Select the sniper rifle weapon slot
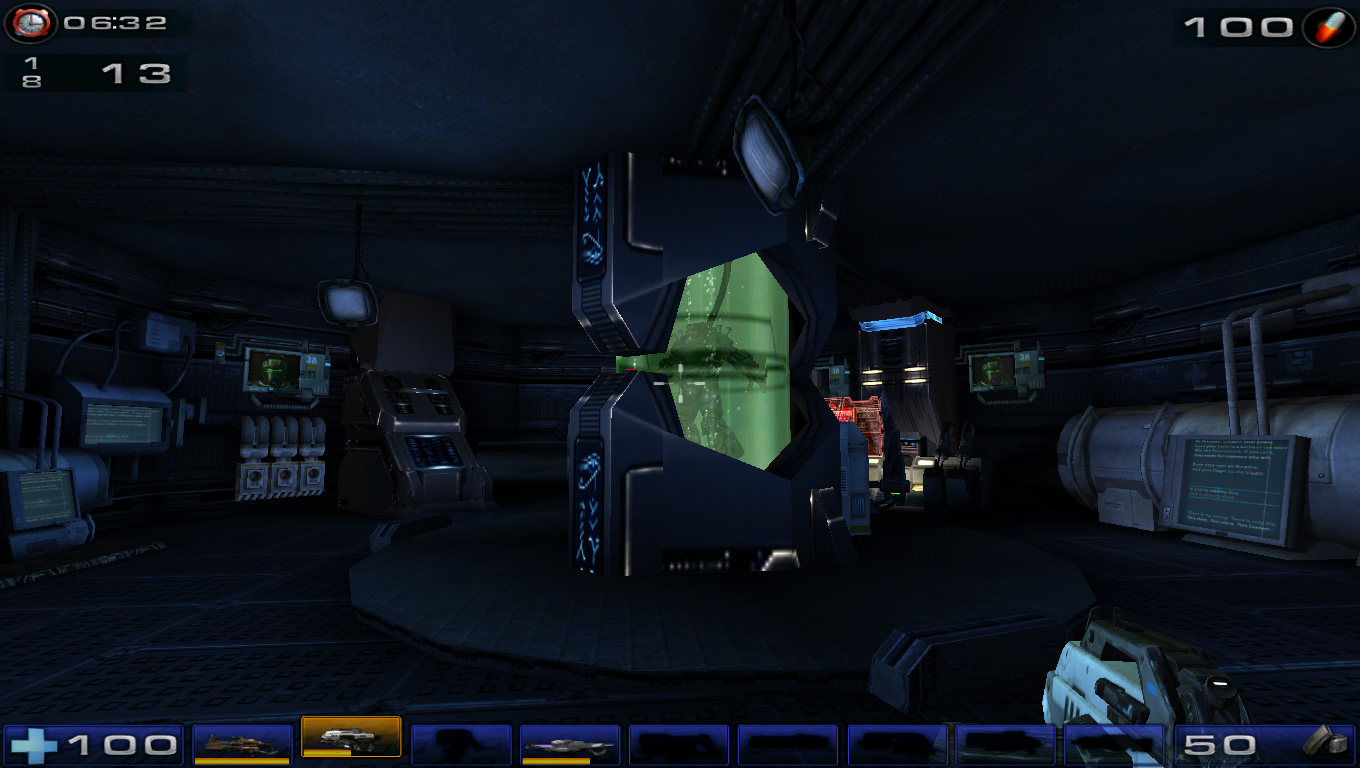Viewport: 1360px width, 768px height. [x=572, y=743]
